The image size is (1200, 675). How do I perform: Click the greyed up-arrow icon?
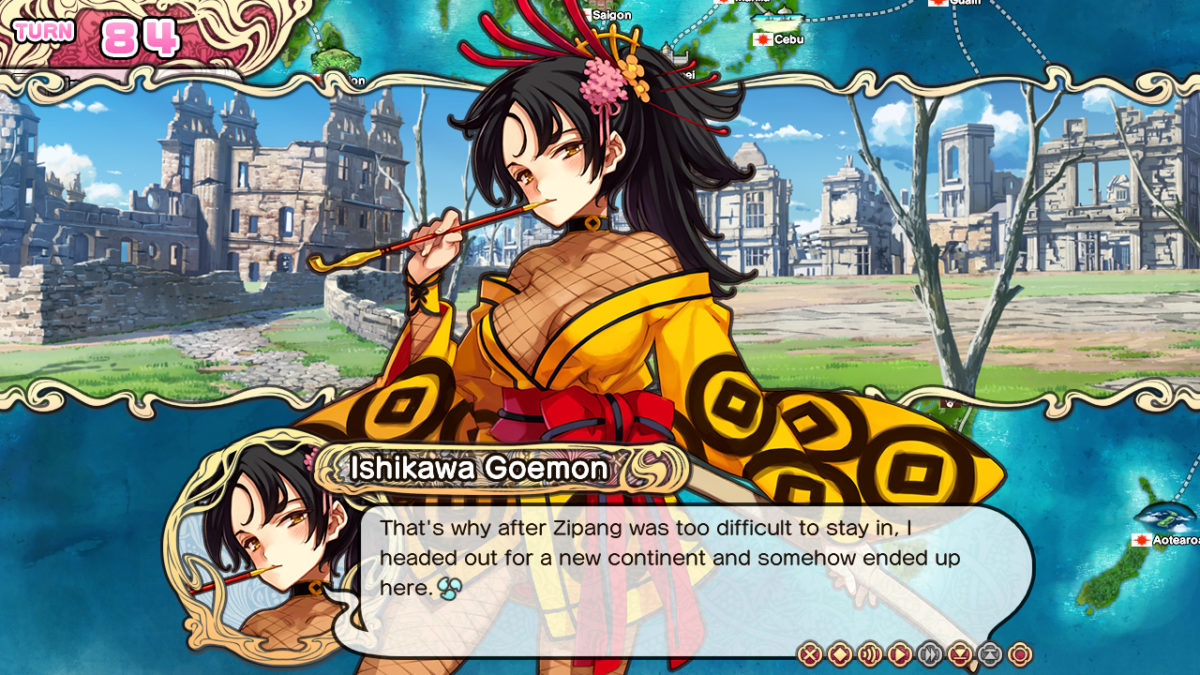coord(990,655)
